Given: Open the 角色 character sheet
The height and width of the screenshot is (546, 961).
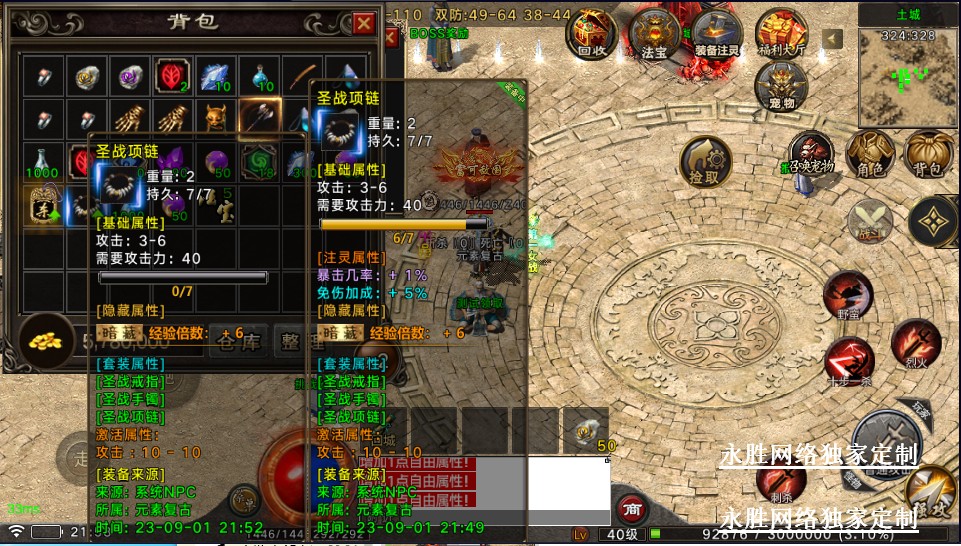Looking at the screenshot, I should 869,155.
